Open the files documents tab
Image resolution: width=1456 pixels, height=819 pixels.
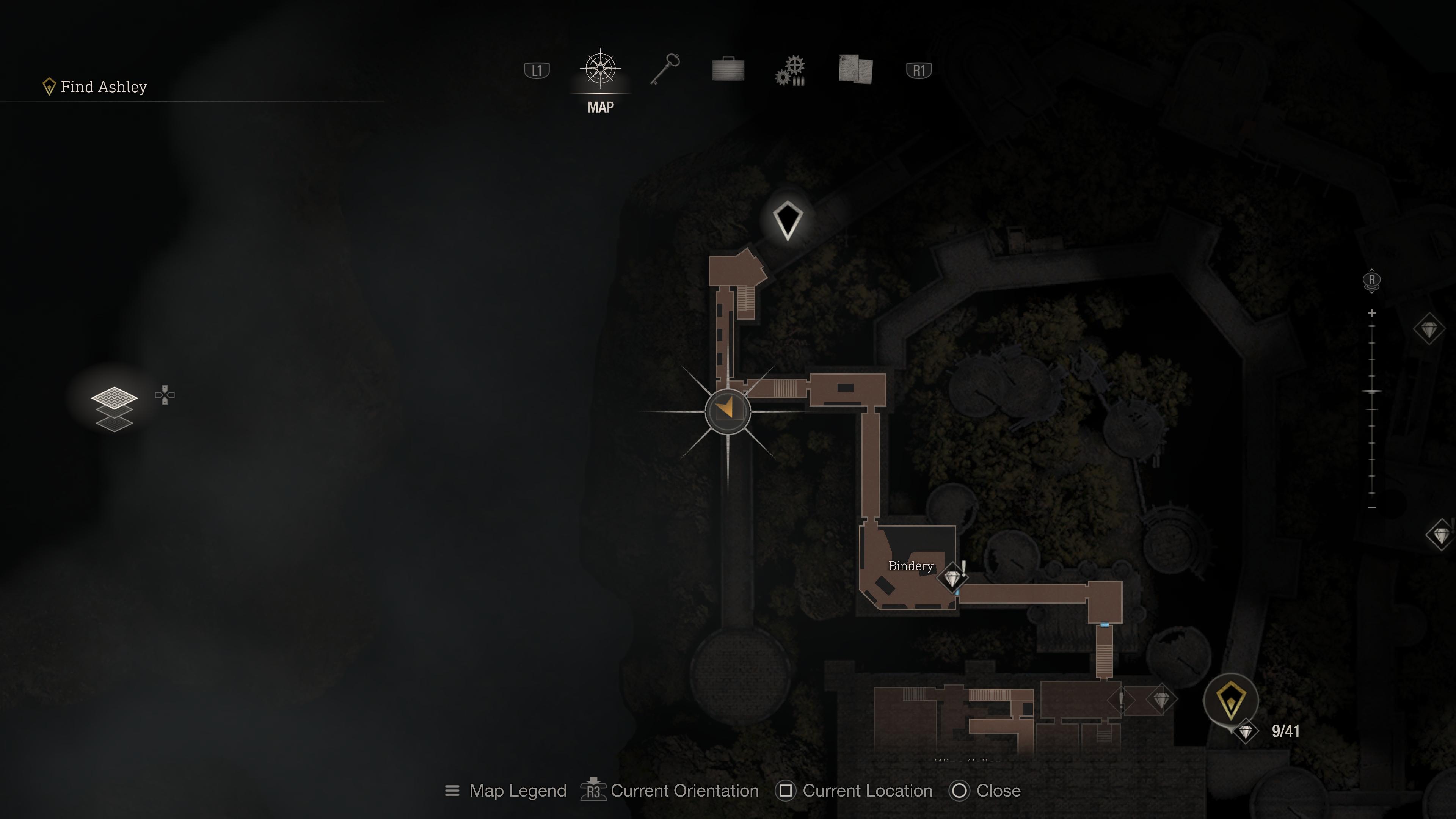click(x=856, y=70)
